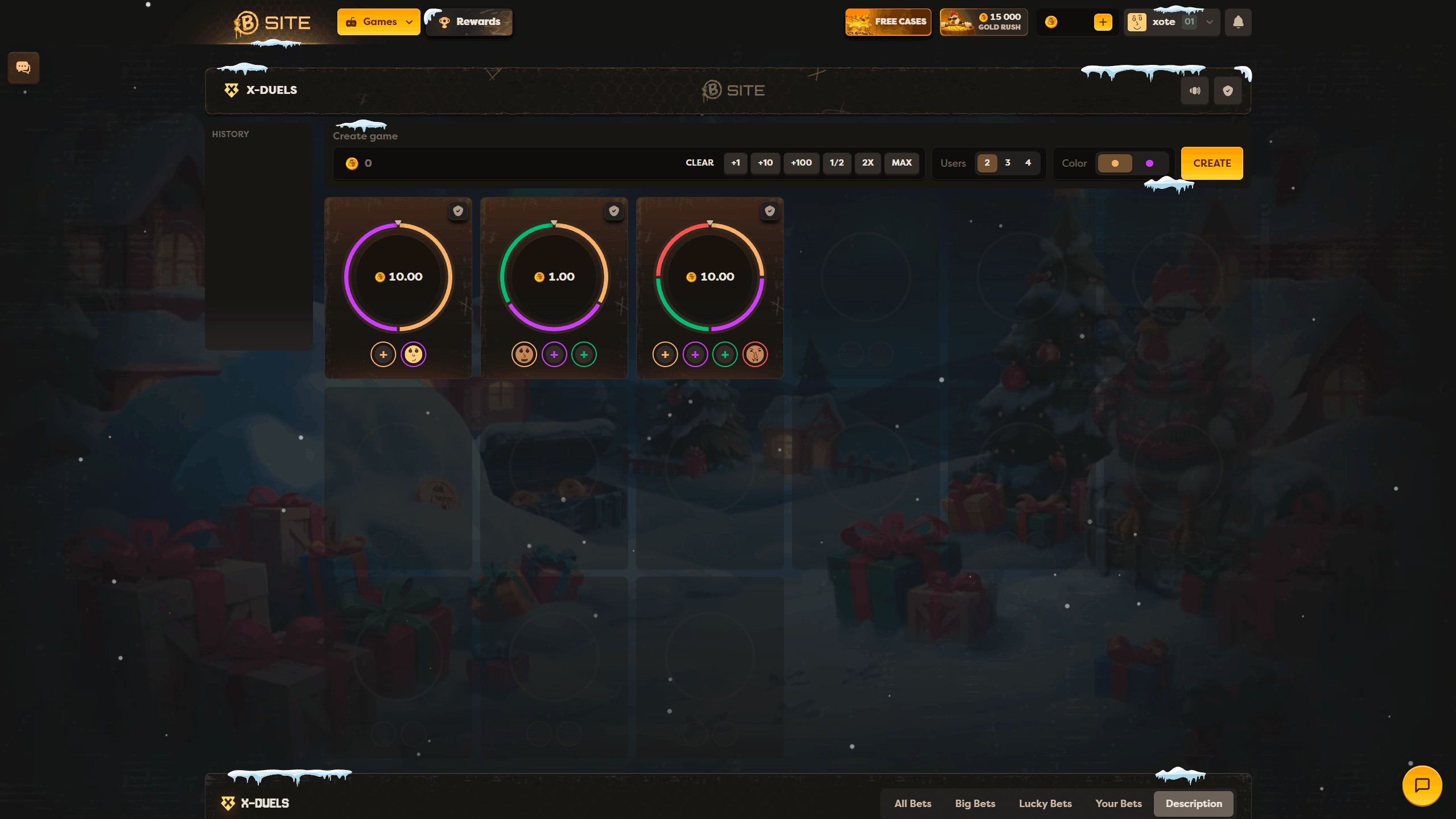Open the Description tab at the bottom
Viewport: 1456px width, 819px height.
(x=1193, y=803)
